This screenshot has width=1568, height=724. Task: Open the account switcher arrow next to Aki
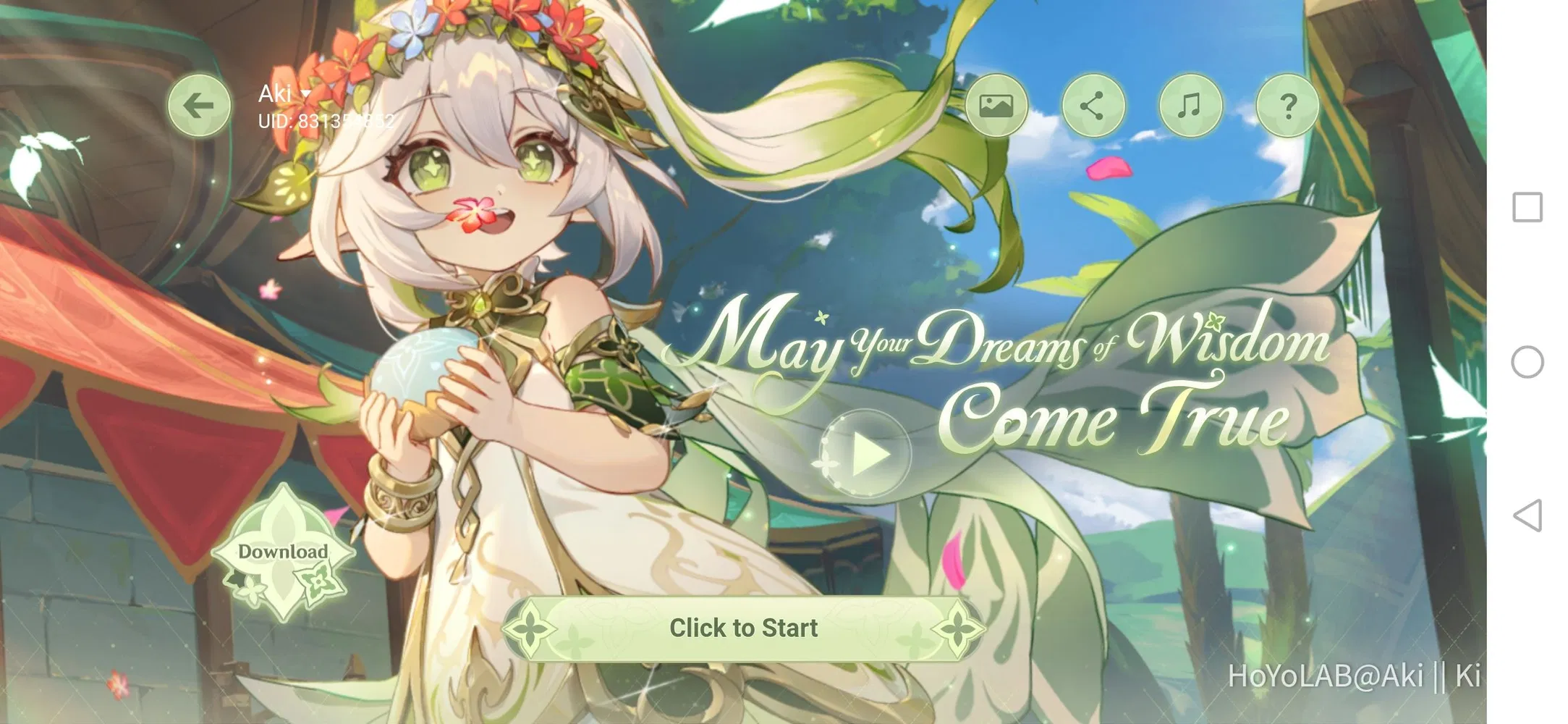(x=307, y=93)
